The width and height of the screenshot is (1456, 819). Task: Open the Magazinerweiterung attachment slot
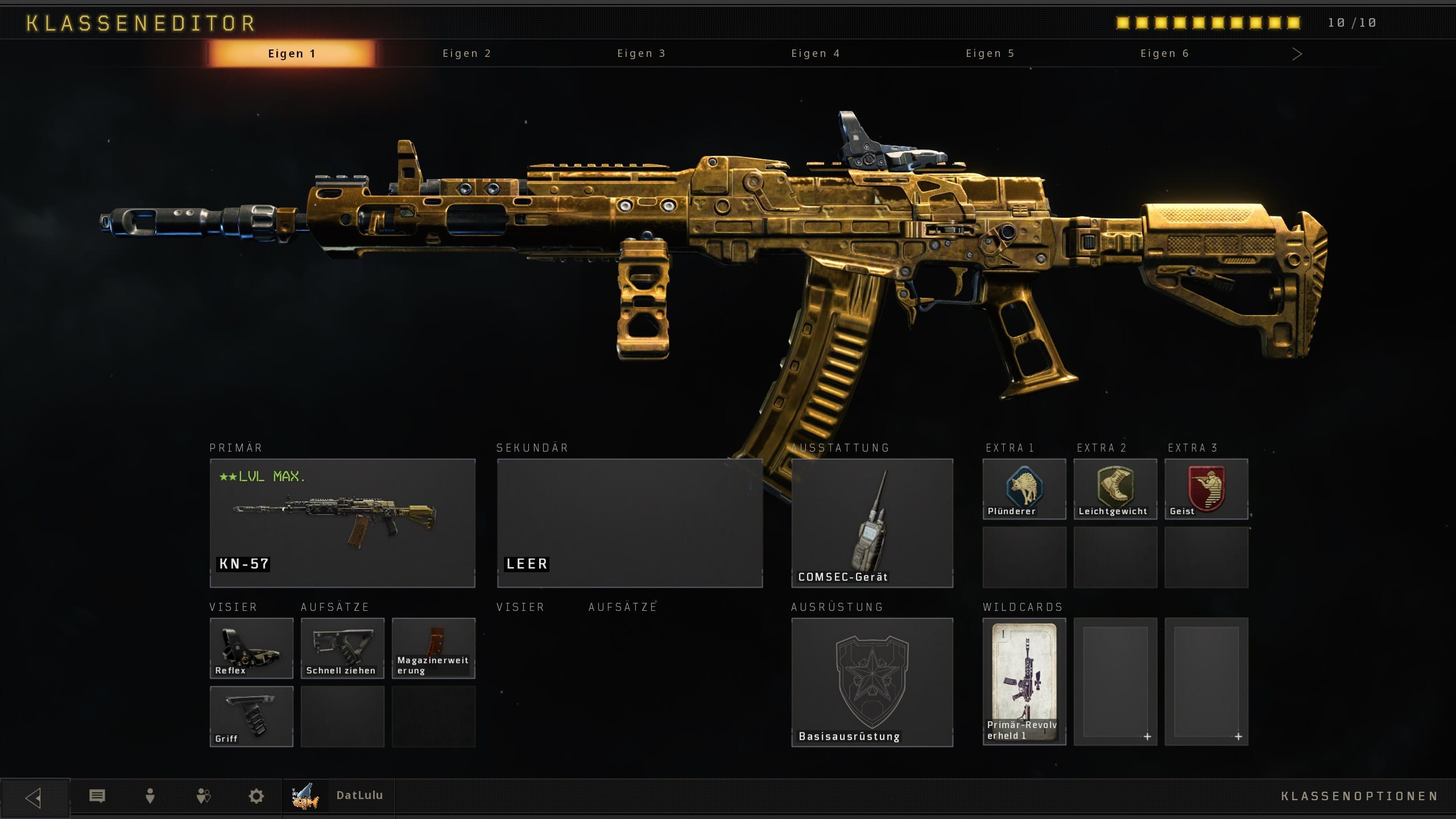click(x=433, y=648)
